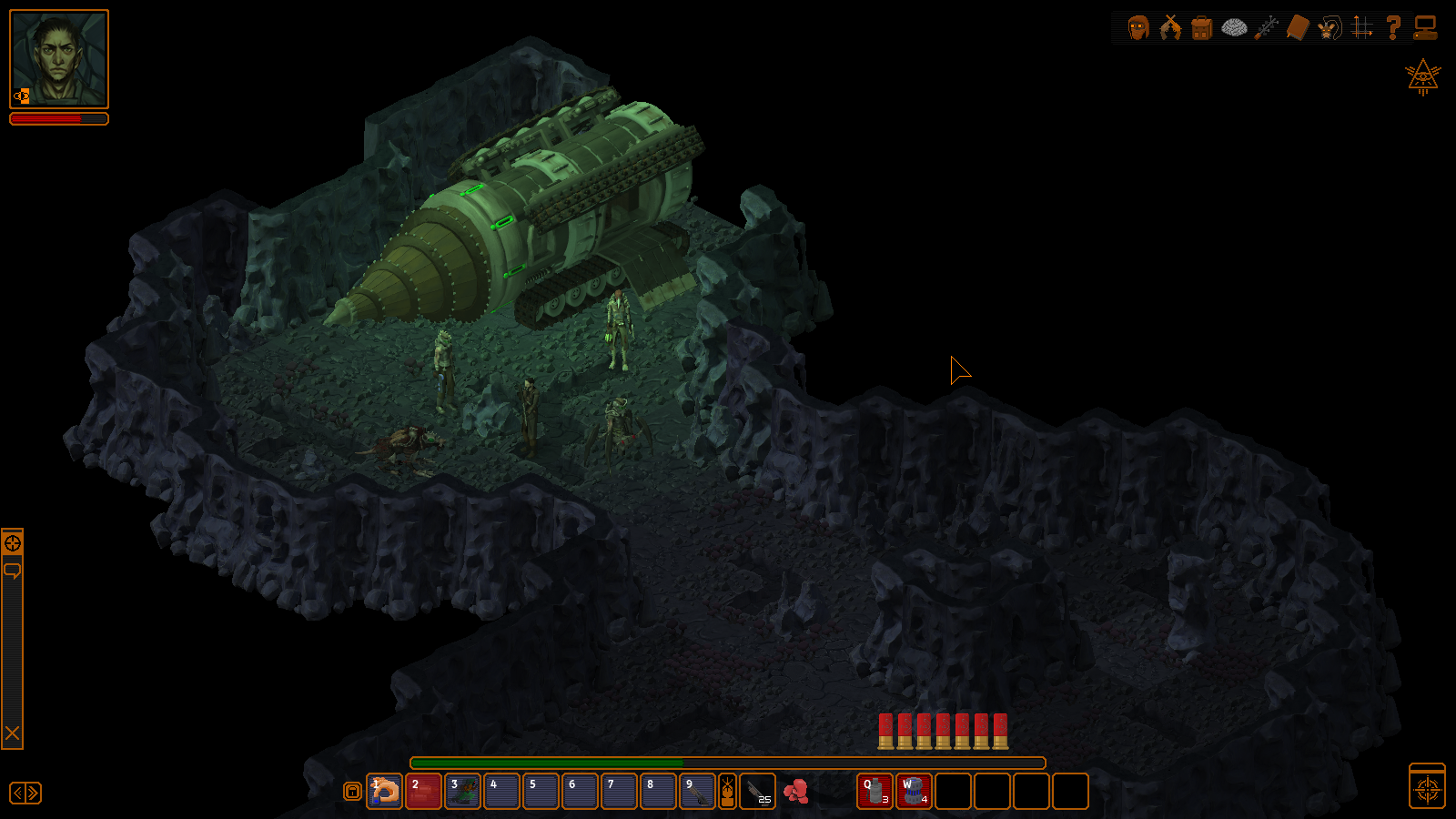Use the Q slot grenade
The height and width of the screenshot is (819, 1456).
[875, 791]
